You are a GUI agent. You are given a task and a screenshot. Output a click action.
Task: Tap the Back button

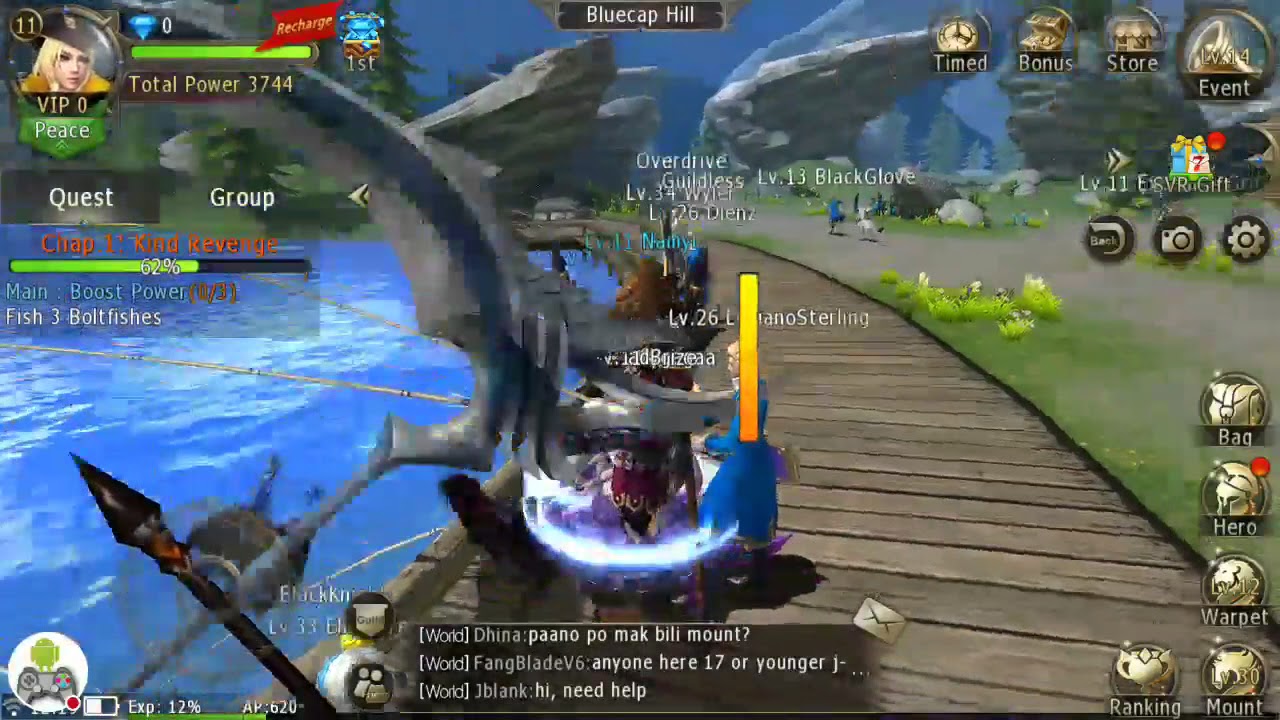click(1105, 240)
